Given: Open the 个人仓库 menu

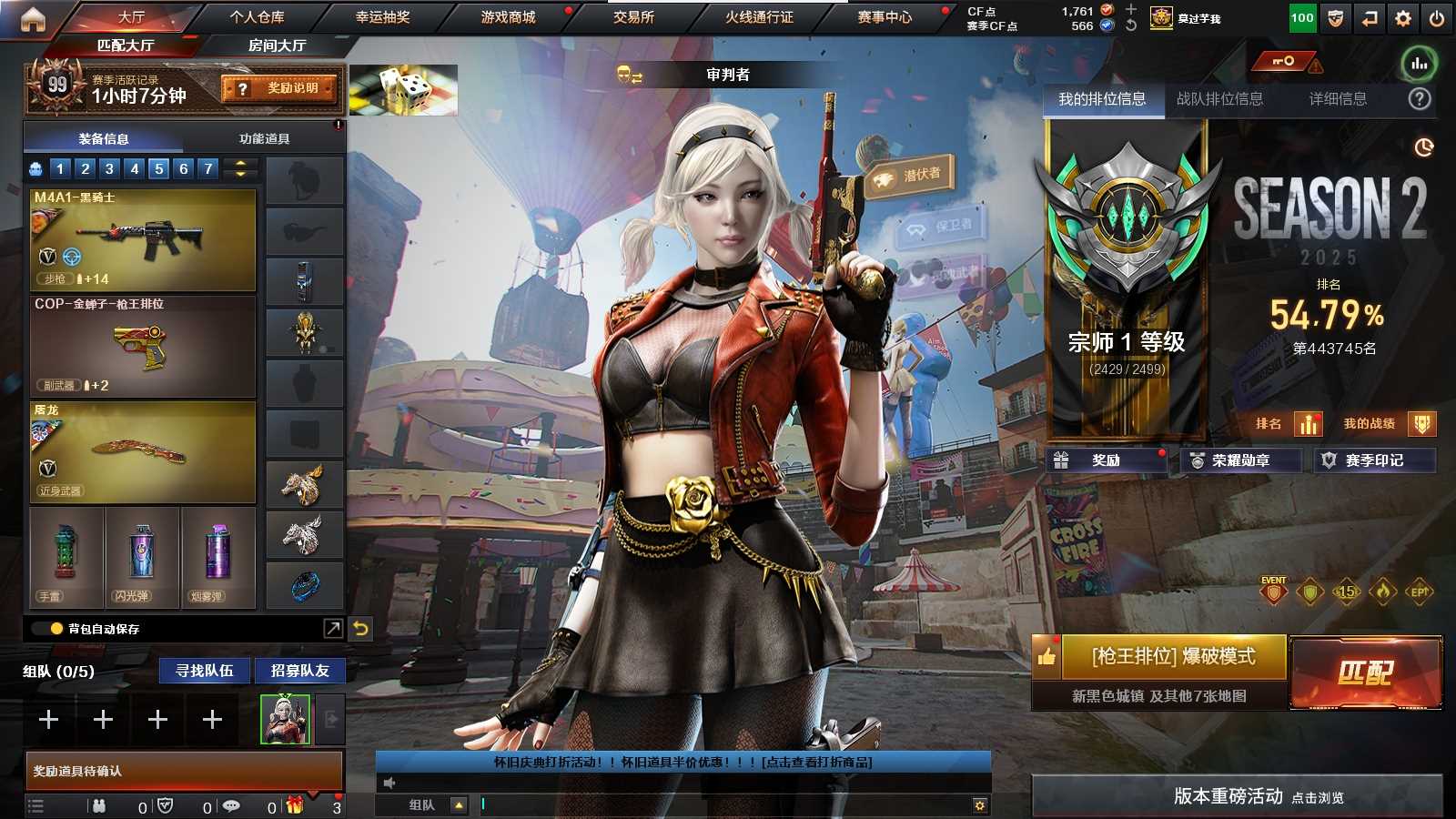Looking at the screenshot, I should click(x=257, y=17).
